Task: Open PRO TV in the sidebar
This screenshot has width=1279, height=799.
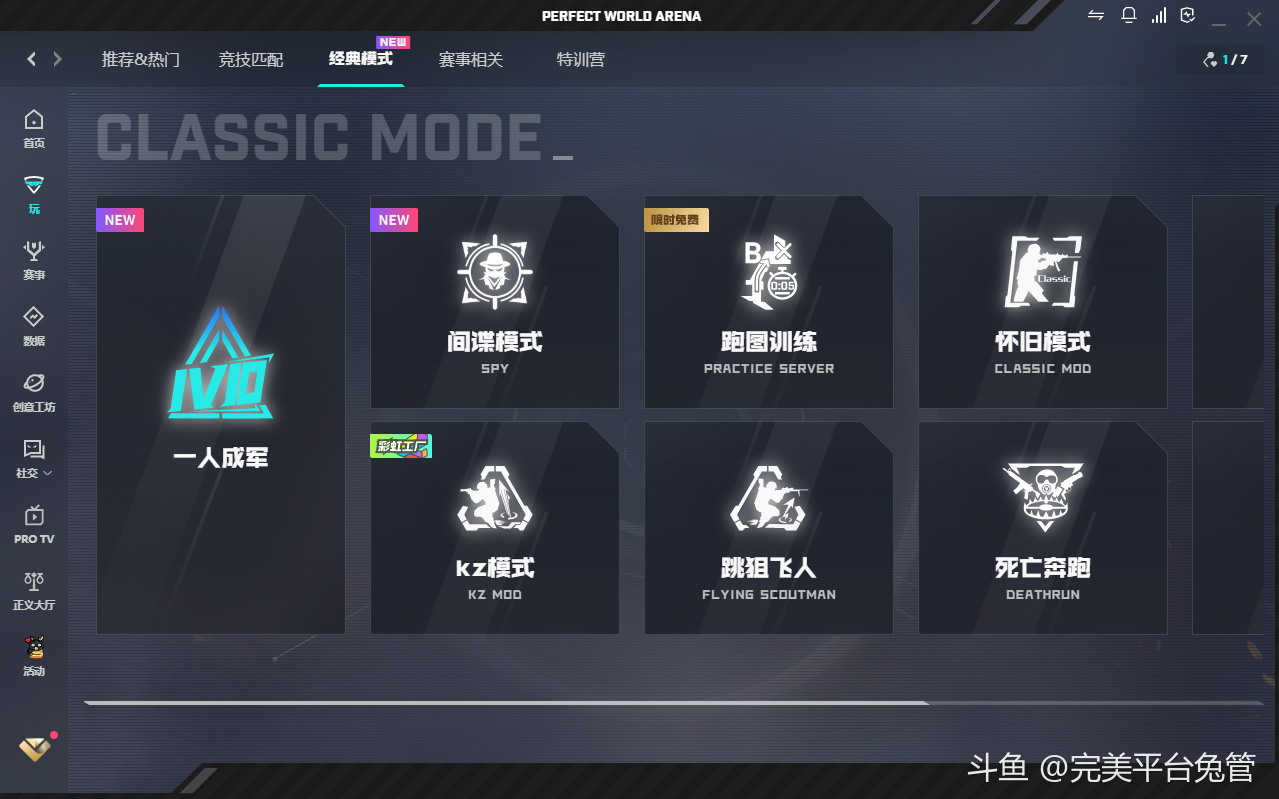Action: 34,524
